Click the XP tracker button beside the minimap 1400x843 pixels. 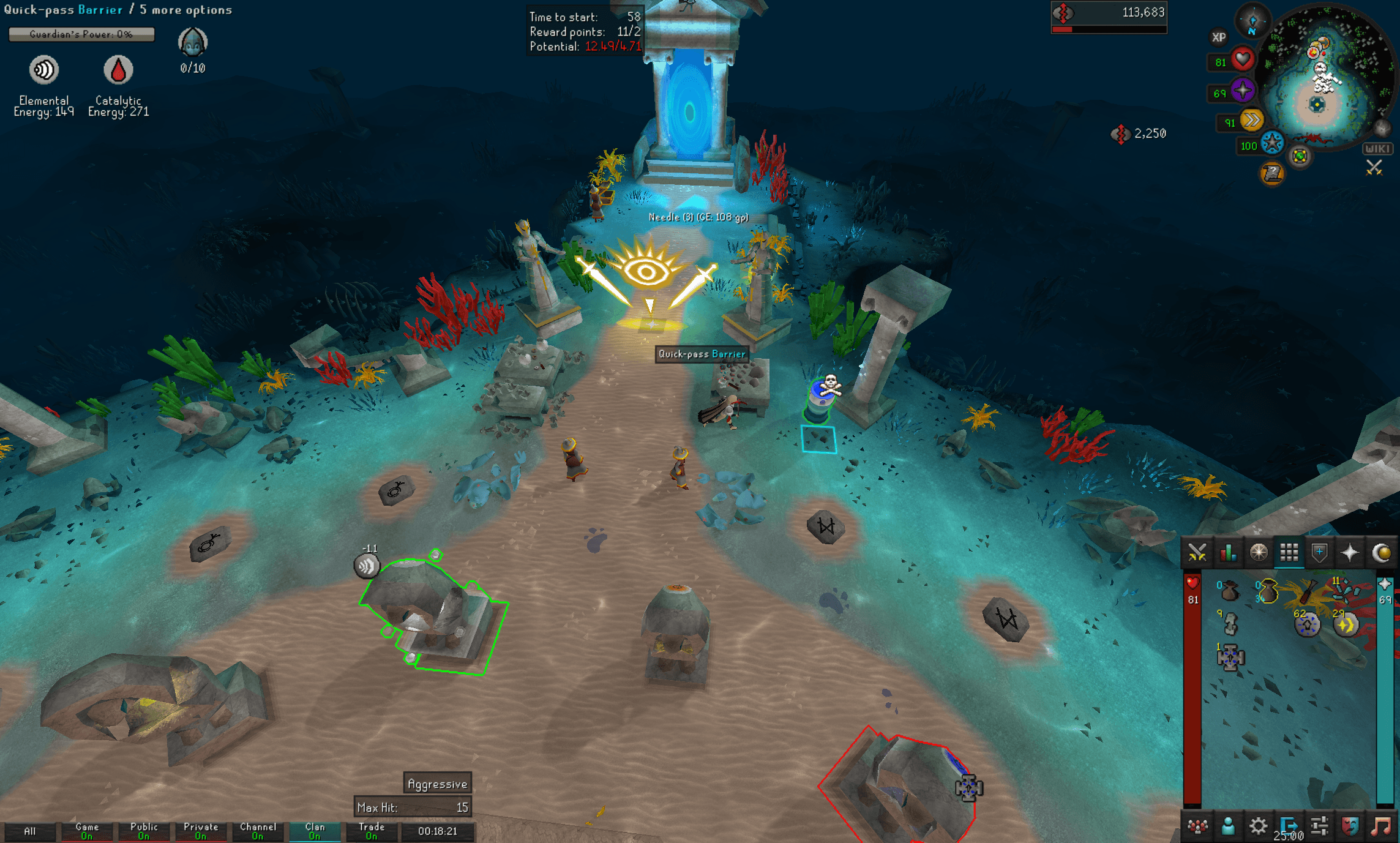[x=1219, y=38]
